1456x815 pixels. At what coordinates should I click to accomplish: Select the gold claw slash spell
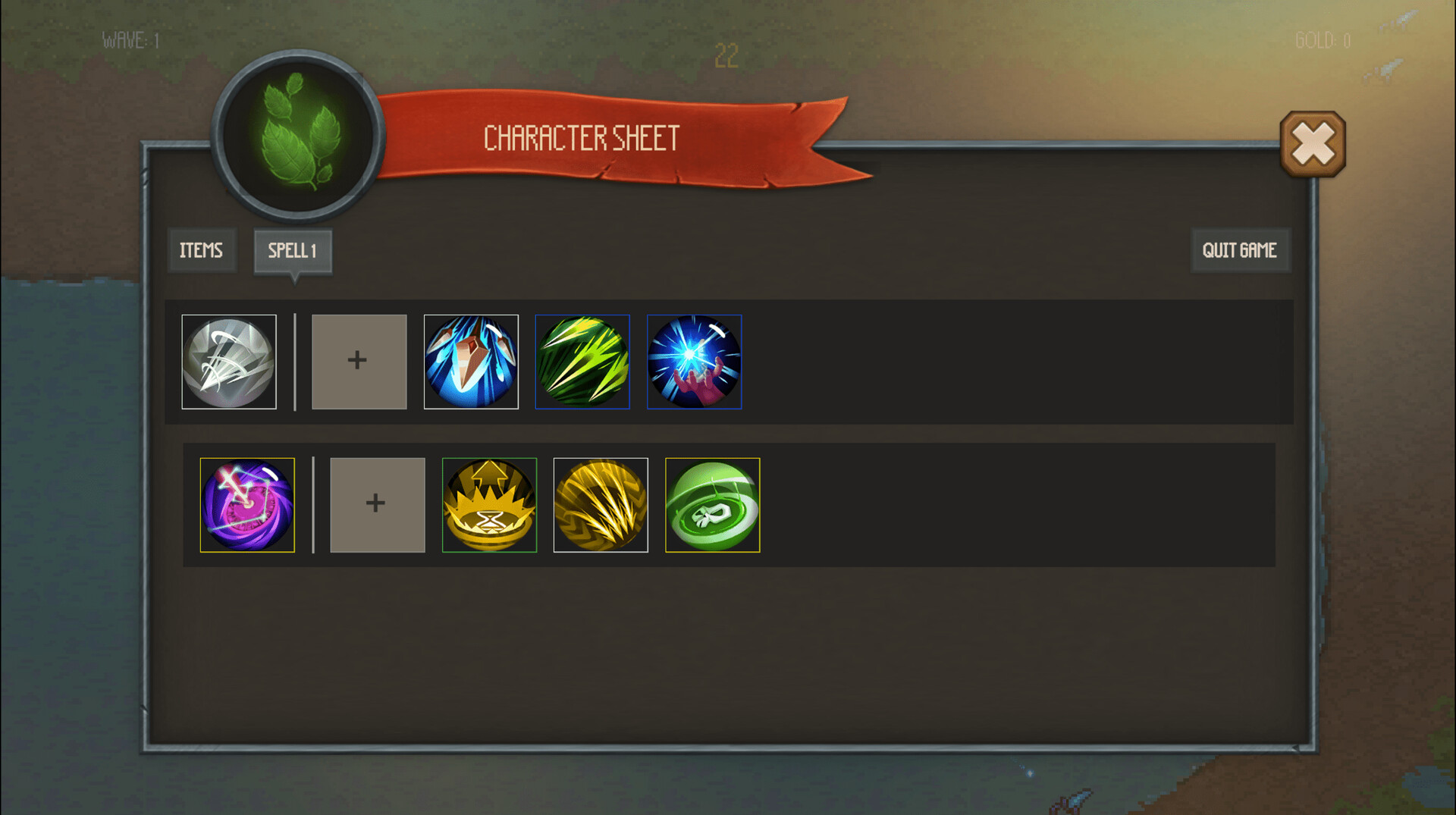click(601, 505)
